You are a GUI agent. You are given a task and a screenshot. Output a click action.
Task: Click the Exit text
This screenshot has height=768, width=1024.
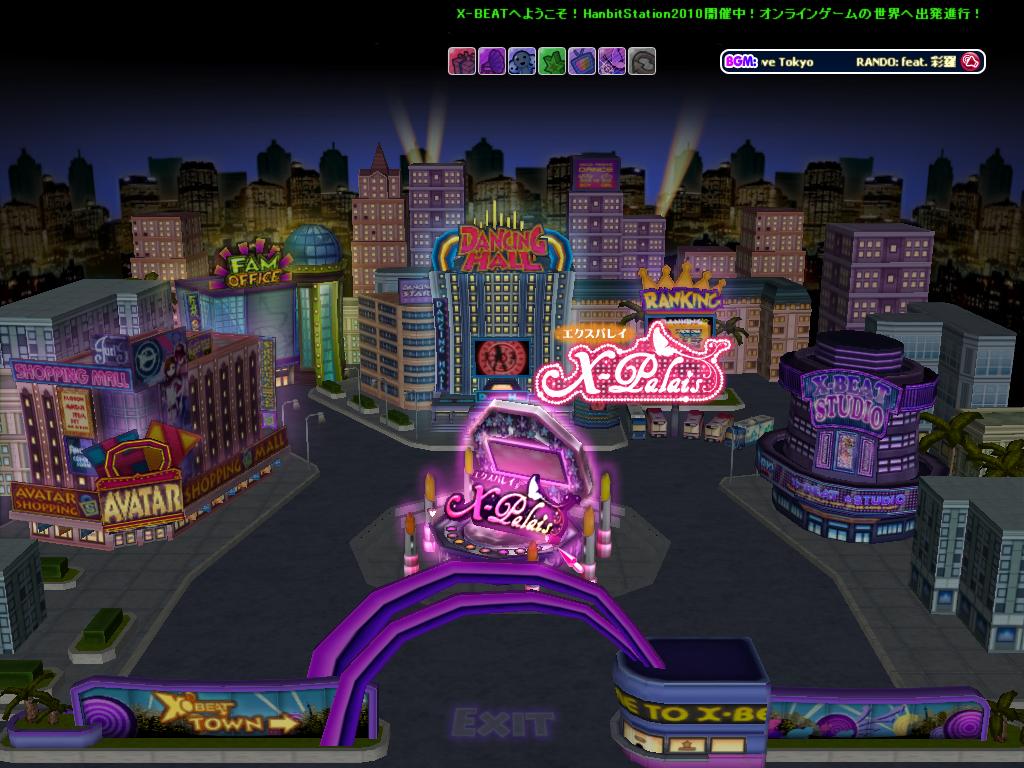(502, 722)
